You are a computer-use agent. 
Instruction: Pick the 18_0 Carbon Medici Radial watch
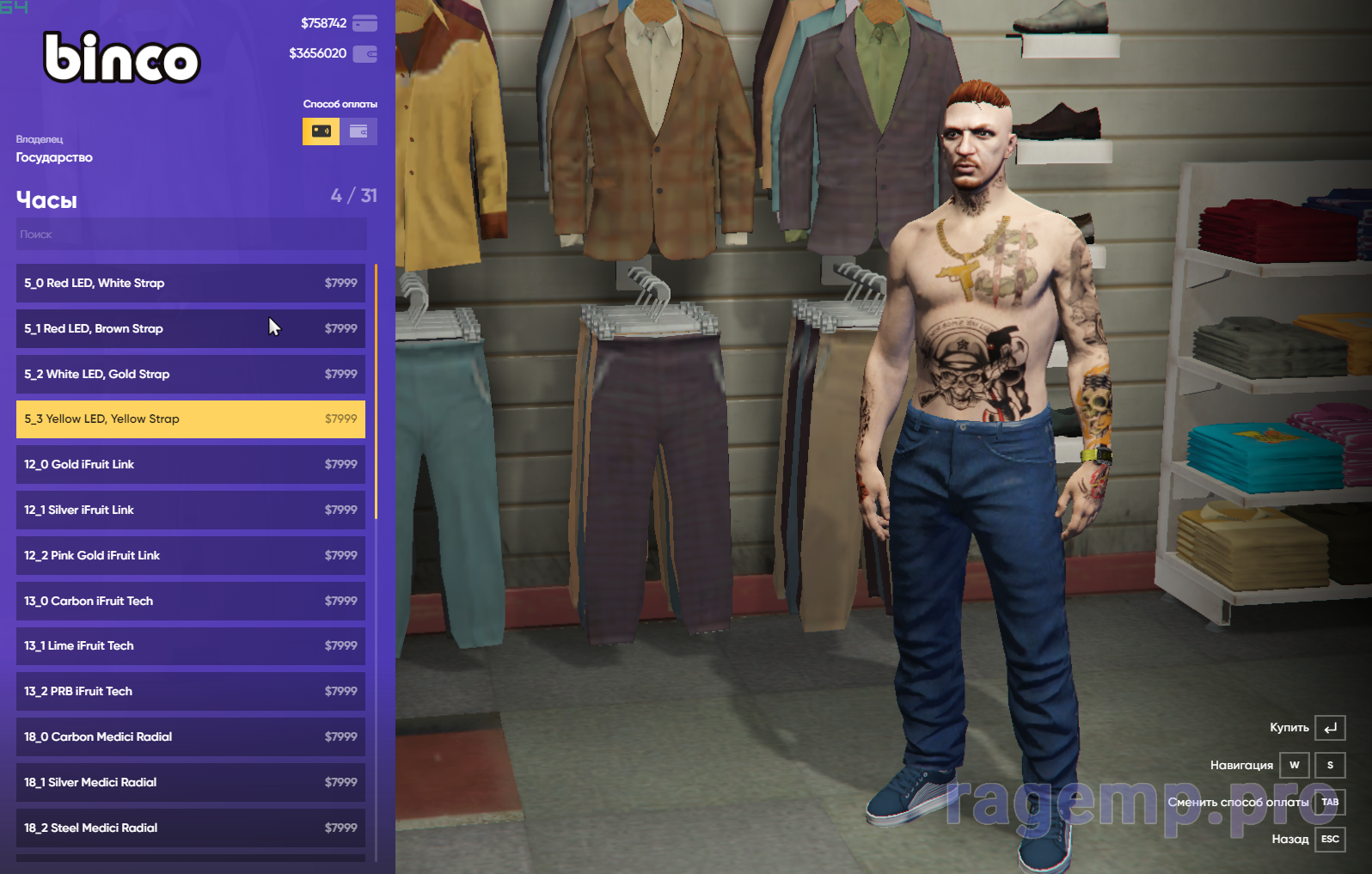click(x=190, y=736)
